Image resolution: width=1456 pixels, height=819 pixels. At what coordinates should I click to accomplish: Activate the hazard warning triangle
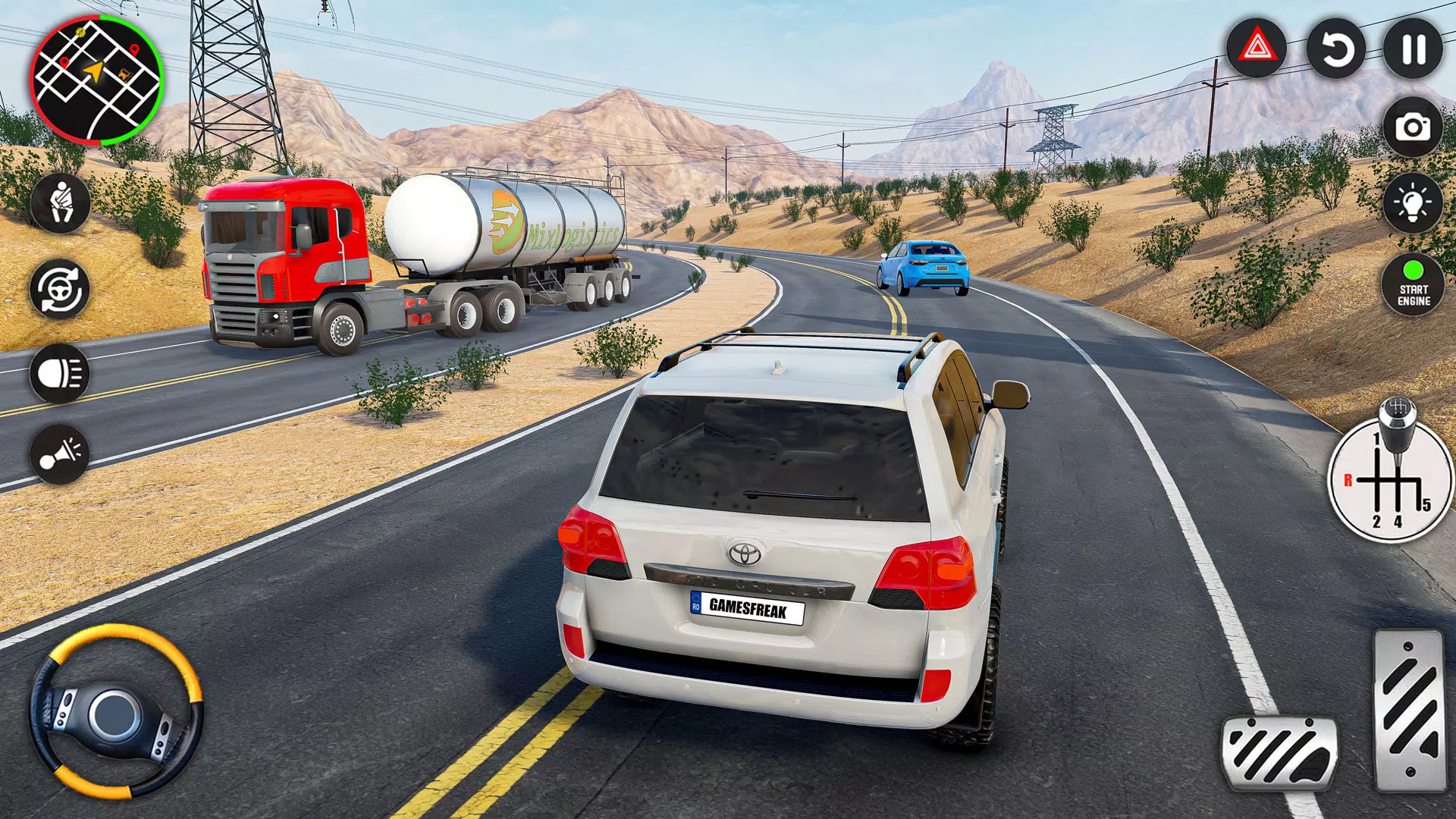pyautogui.click(x=1257, y=49)
